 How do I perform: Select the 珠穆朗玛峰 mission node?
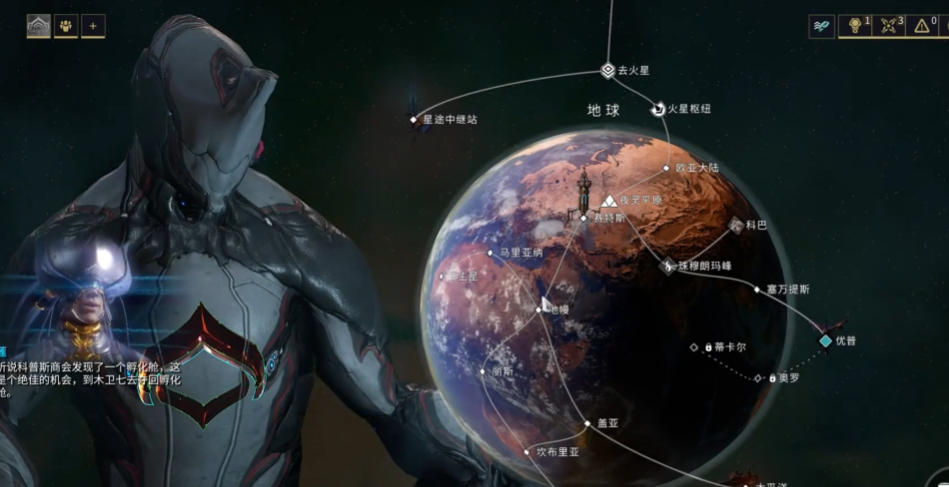[668, 265]
